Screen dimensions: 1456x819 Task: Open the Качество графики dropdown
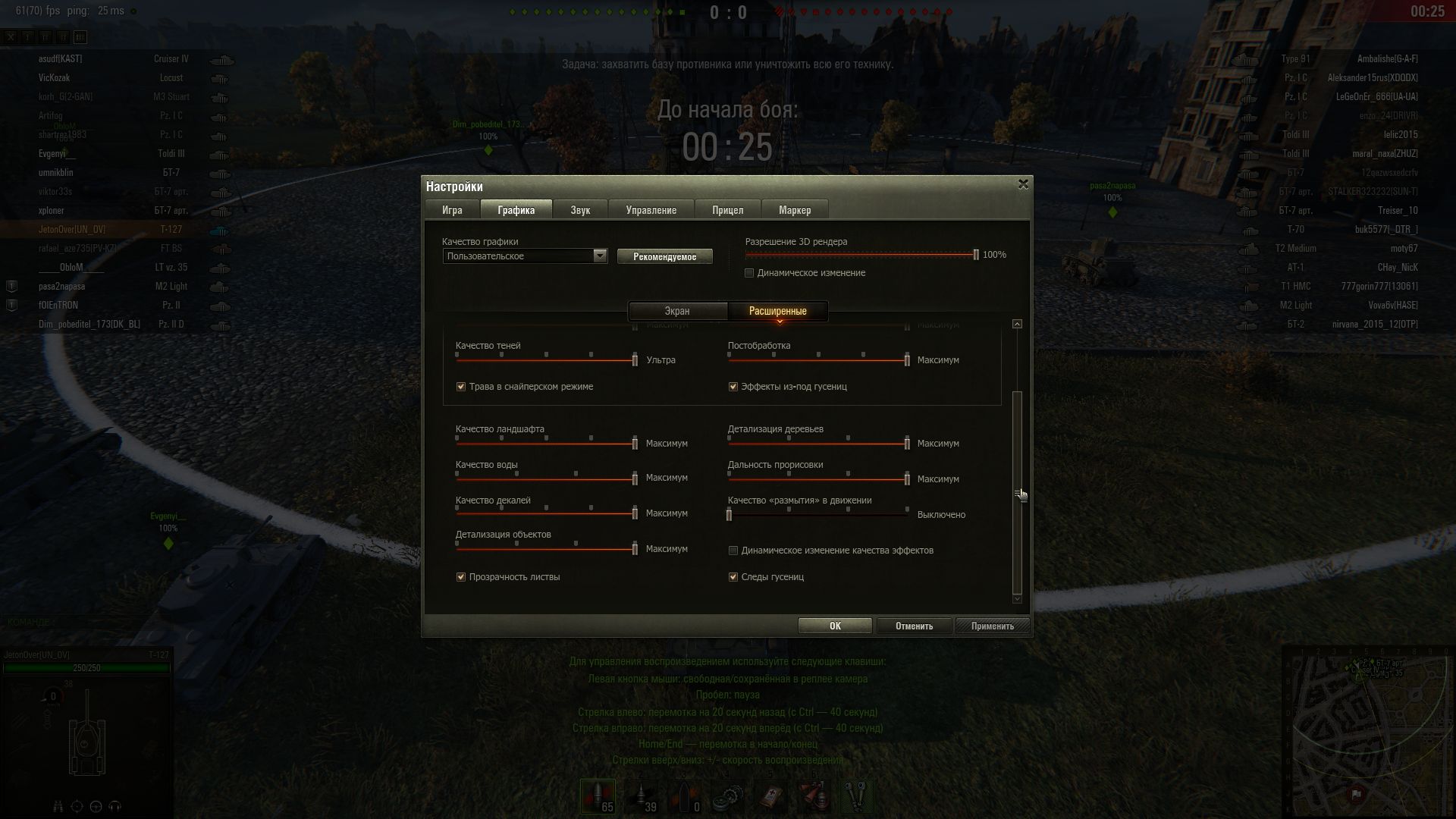pos(600,256)
